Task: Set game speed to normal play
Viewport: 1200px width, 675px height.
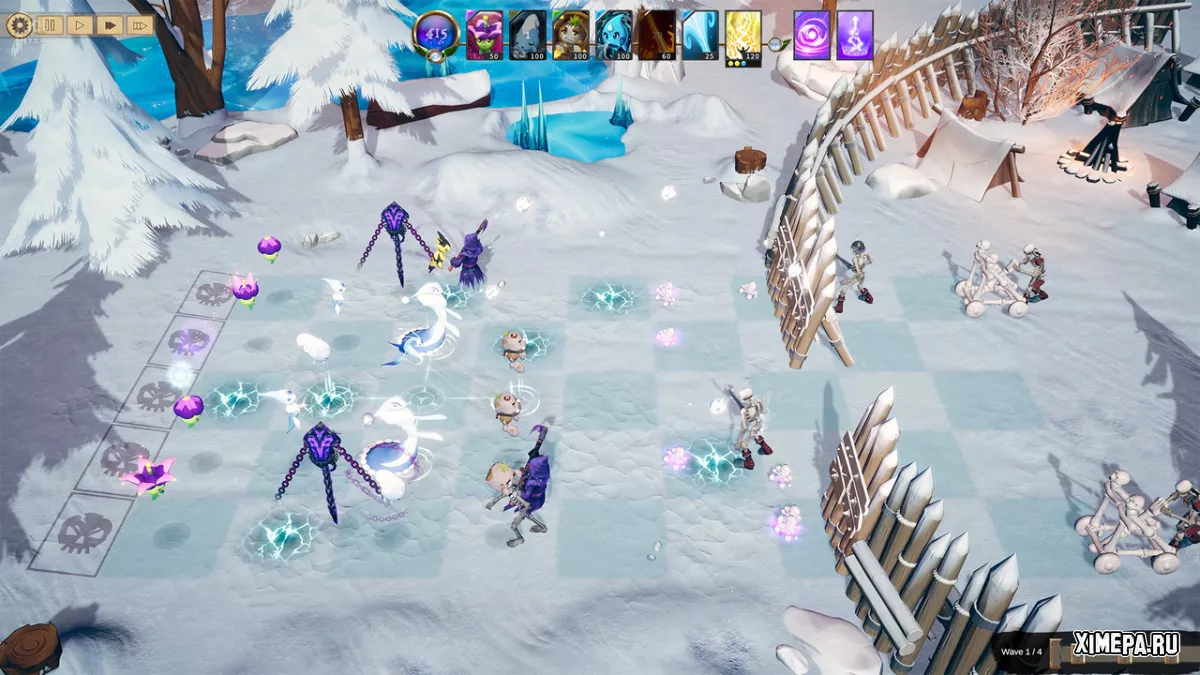Action: 80,25
